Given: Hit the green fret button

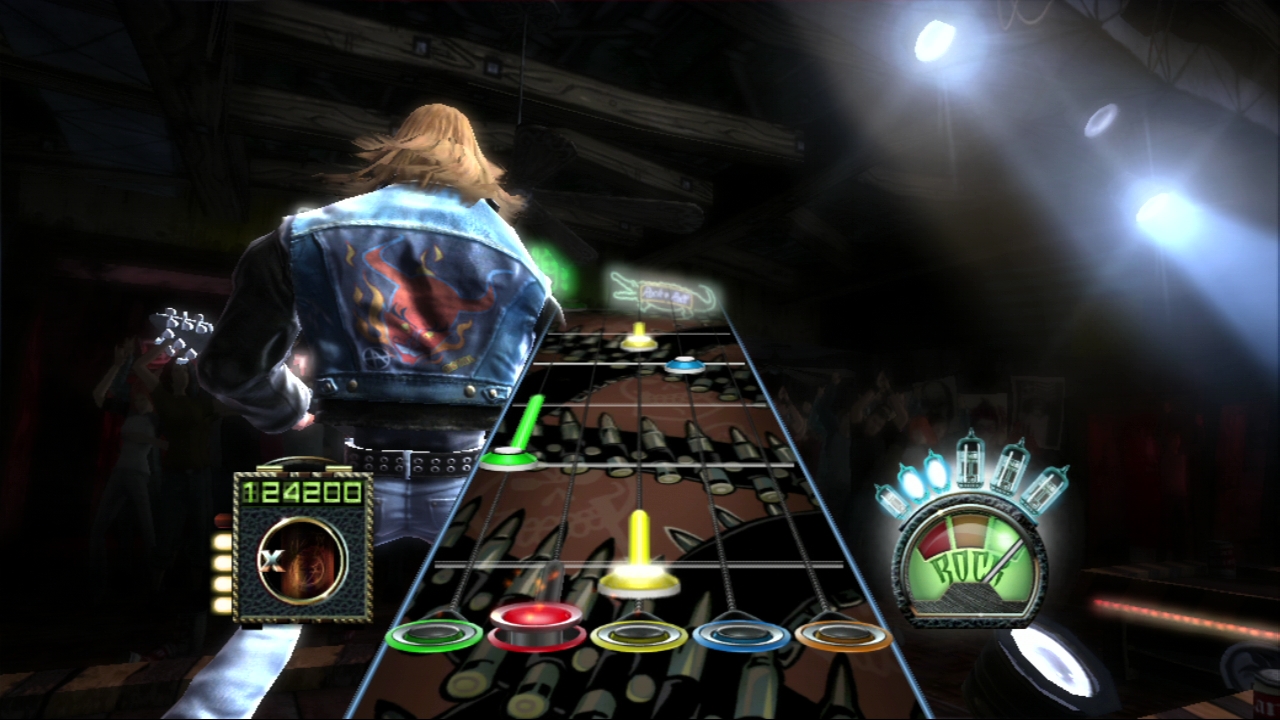Looking at the screenshot, I should pos(434,635).
